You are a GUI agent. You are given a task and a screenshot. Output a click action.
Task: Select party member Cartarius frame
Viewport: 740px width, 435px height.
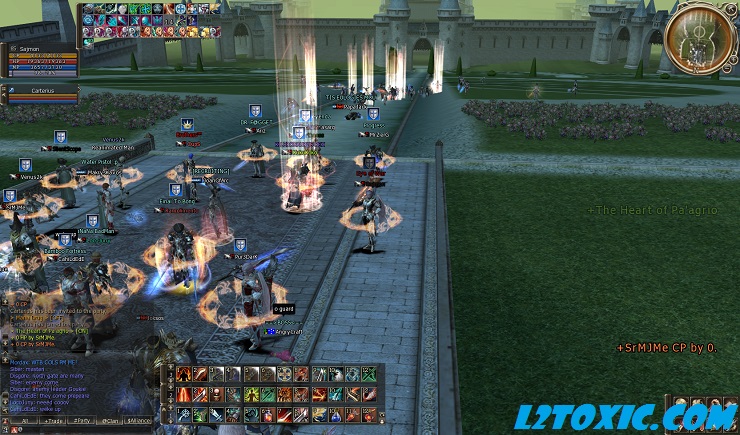(42, 92)
